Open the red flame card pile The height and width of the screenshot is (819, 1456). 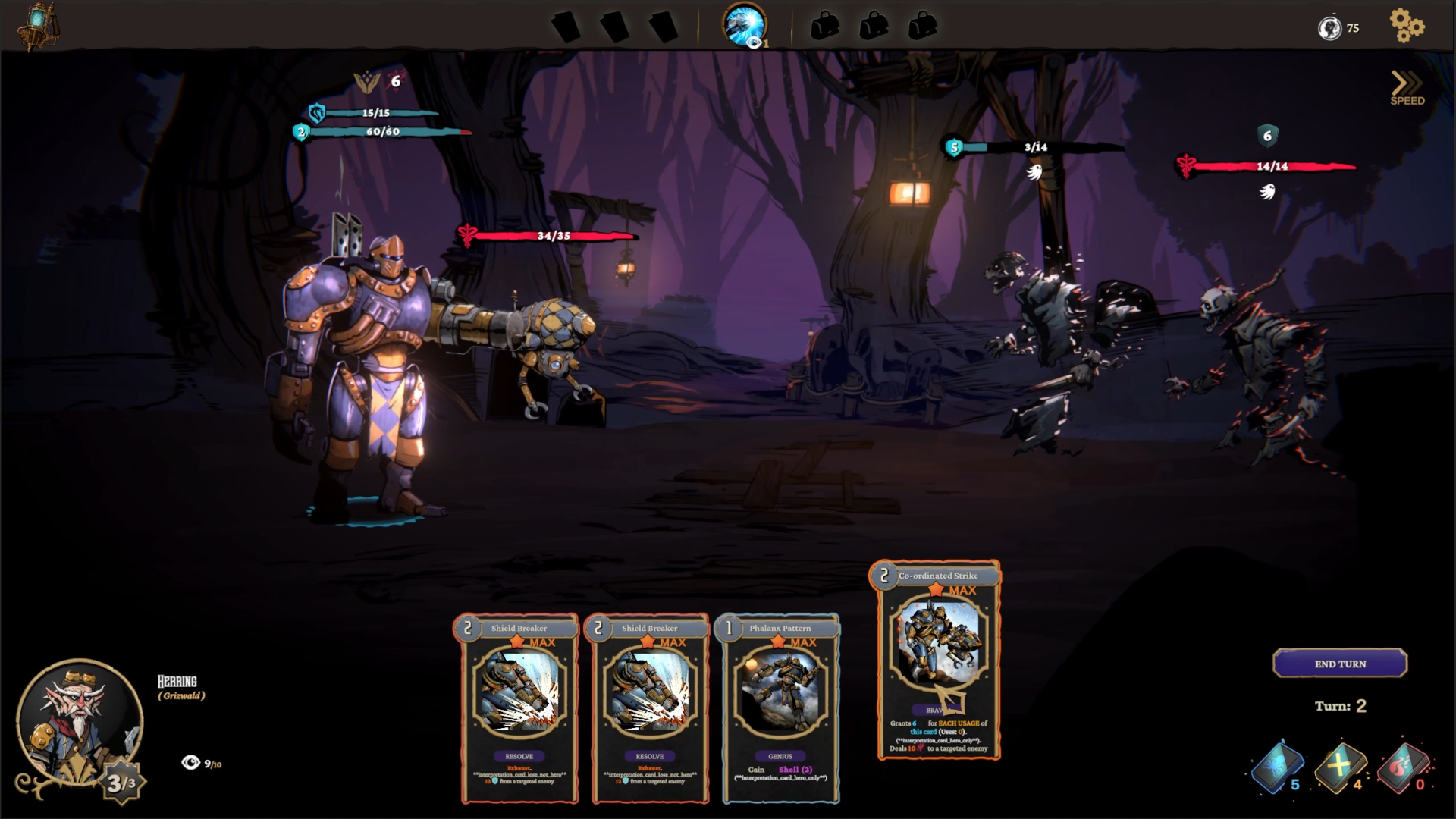pos(1402,767)
